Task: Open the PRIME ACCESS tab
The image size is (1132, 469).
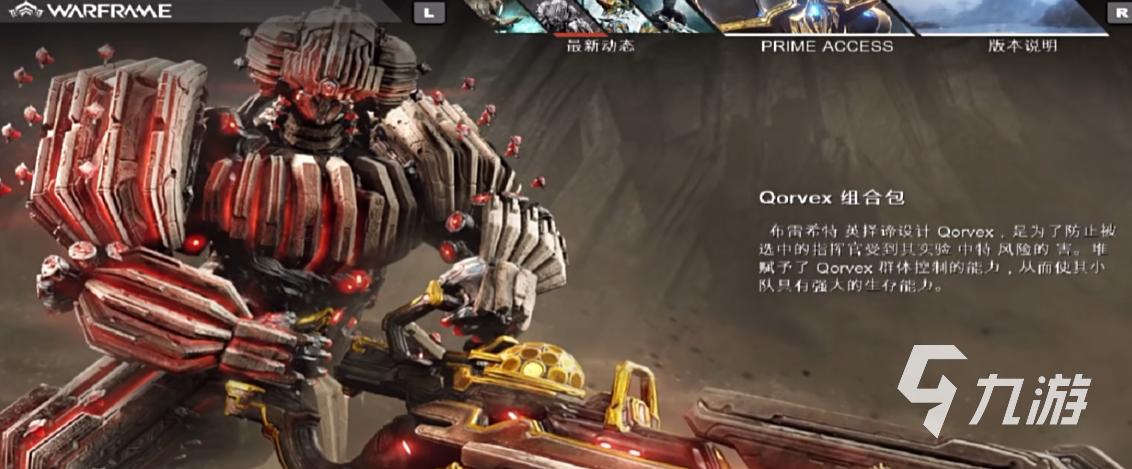Action: [826, 45]
